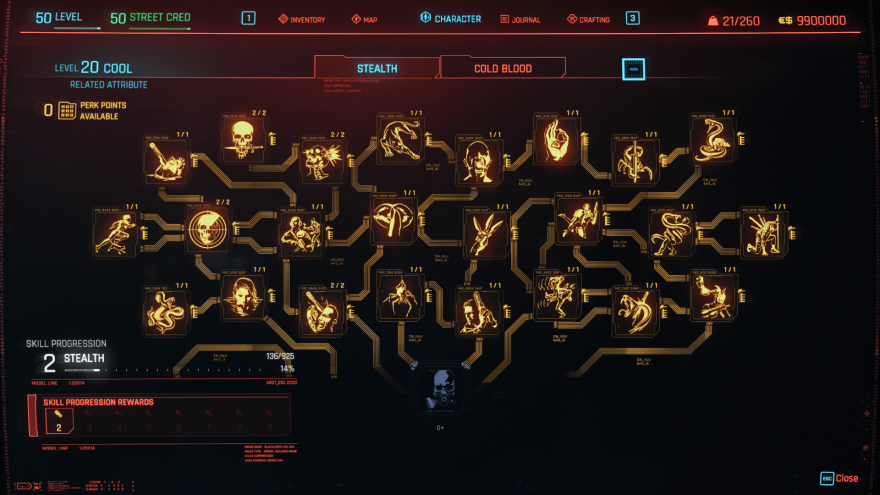Switch to the Cold Blood tab
The height and width of the screenshot is (495, 880).
[x=502, y=68]
